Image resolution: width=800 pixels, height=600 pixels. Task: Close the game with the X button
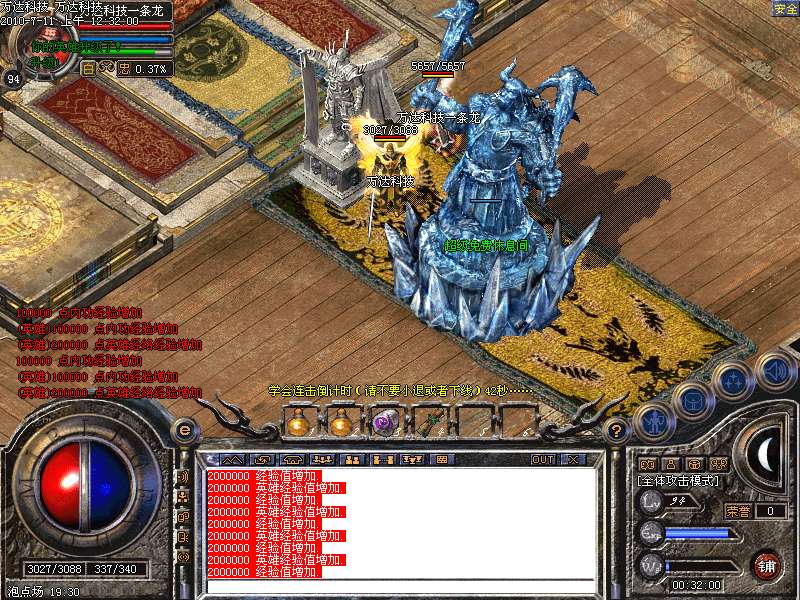[573, 460]
